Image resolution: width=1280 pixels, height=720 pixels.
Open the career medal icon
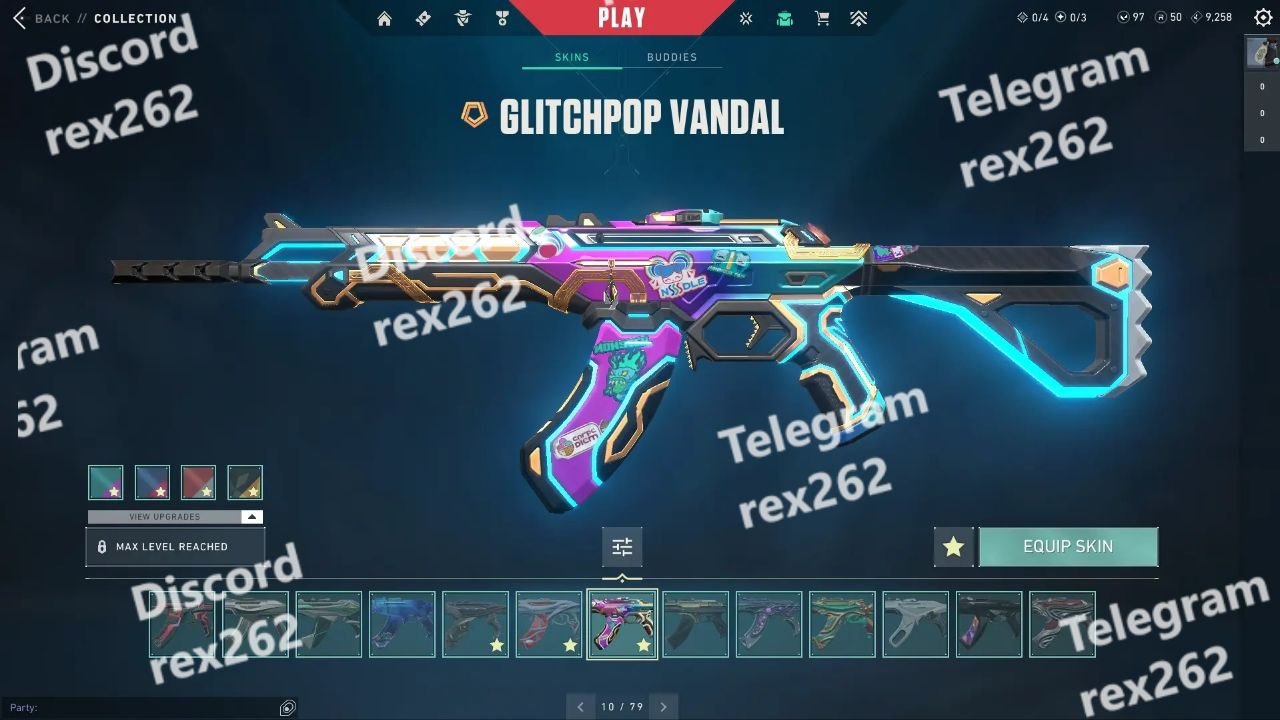click(501, 18)
